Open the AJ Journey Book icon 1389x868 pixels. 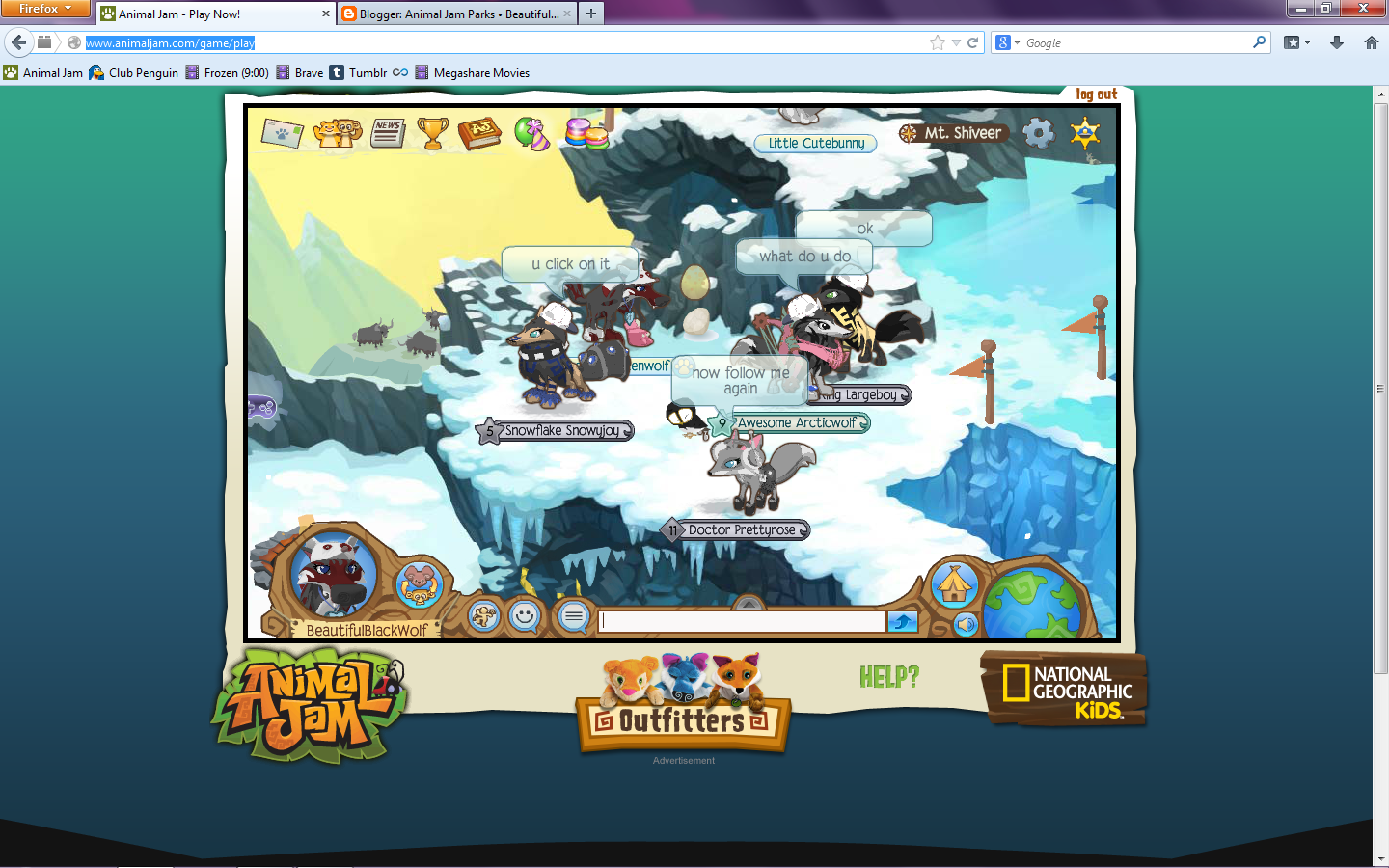pyautogui.click(x=479, y=134)
